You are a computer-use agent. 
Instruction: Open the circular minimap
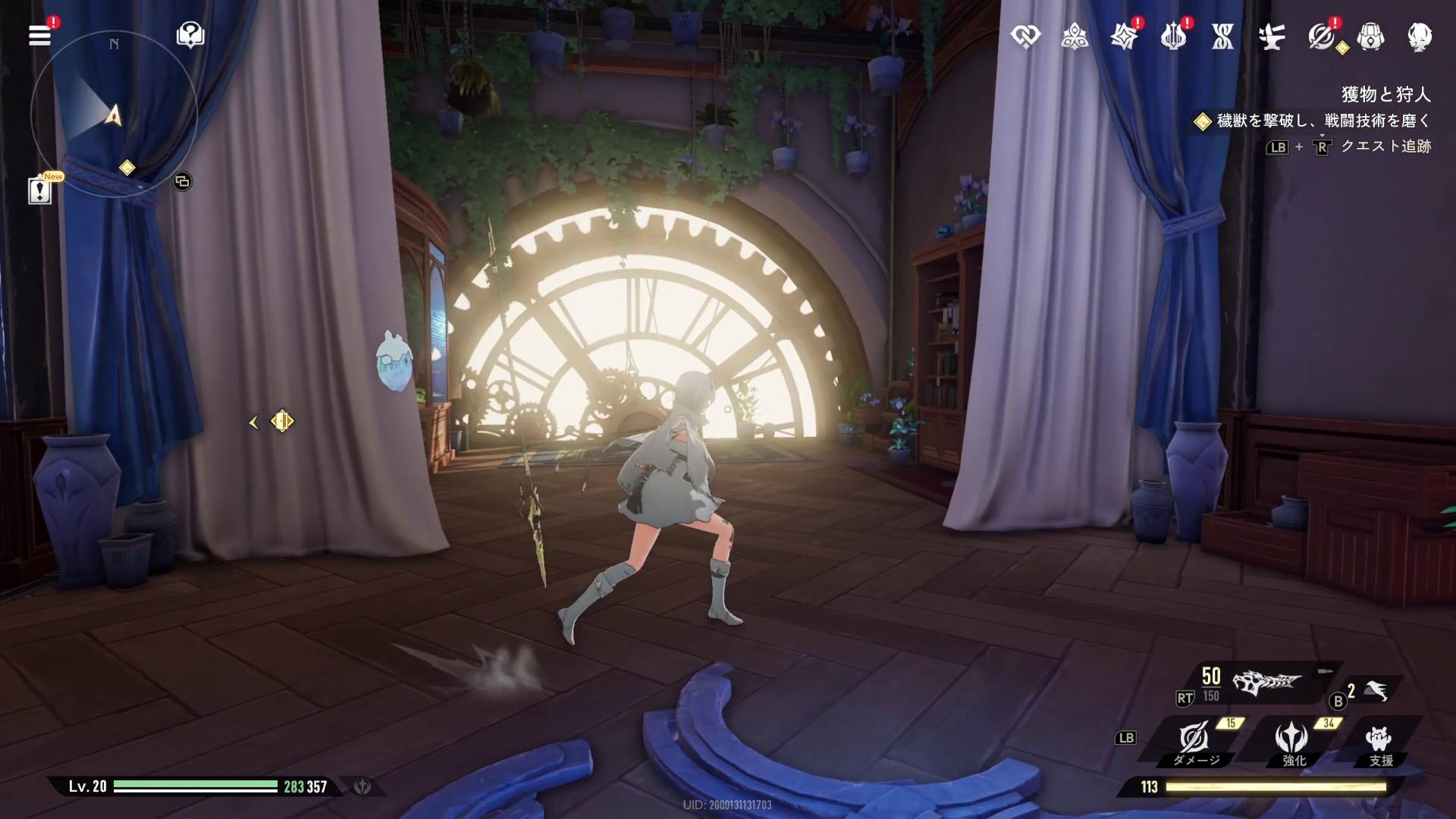114,115
